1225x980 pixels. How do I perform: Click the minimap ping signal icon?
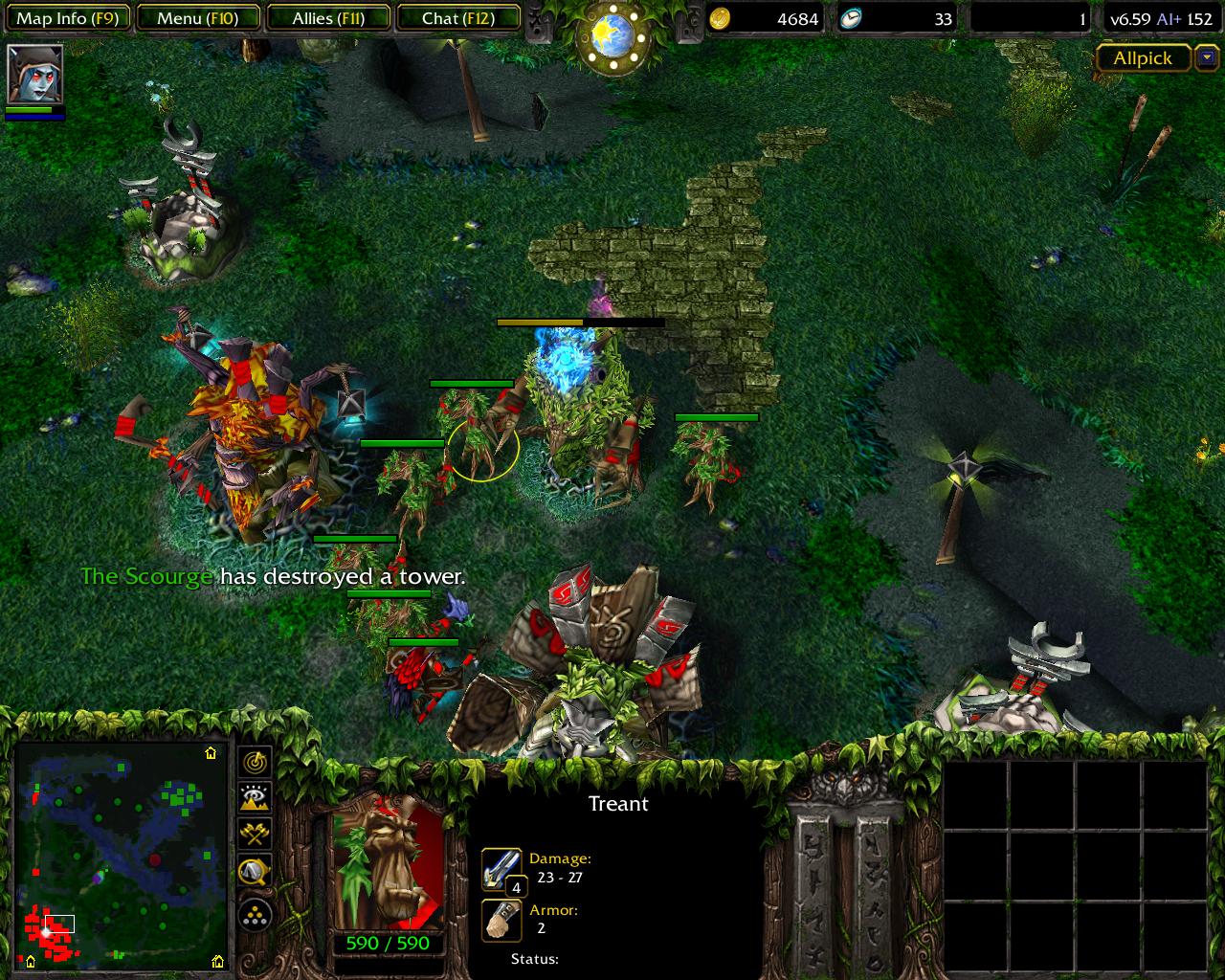coord(254,763)
